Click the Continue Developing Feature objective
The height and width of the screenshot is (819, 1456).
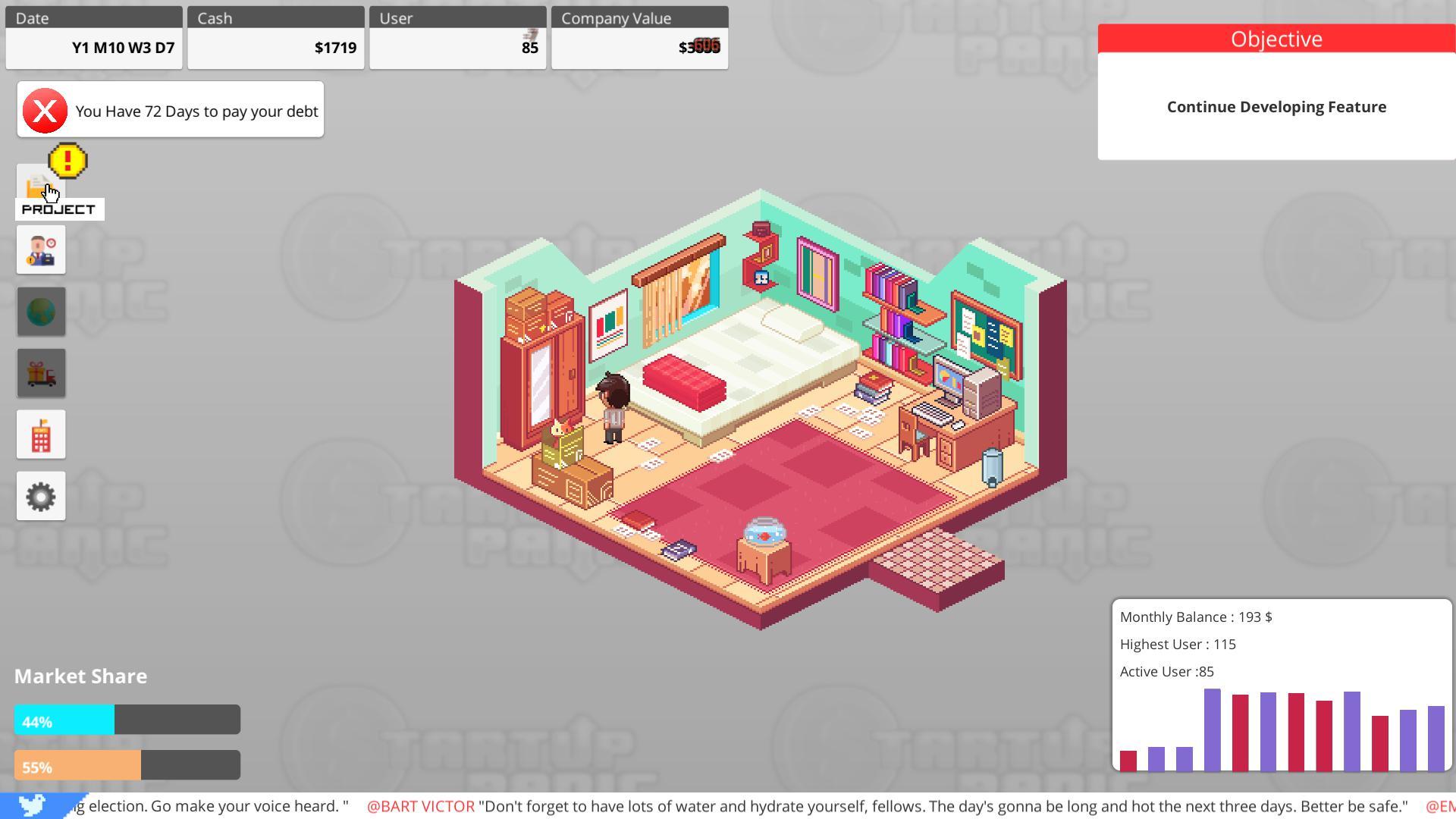1276,106
